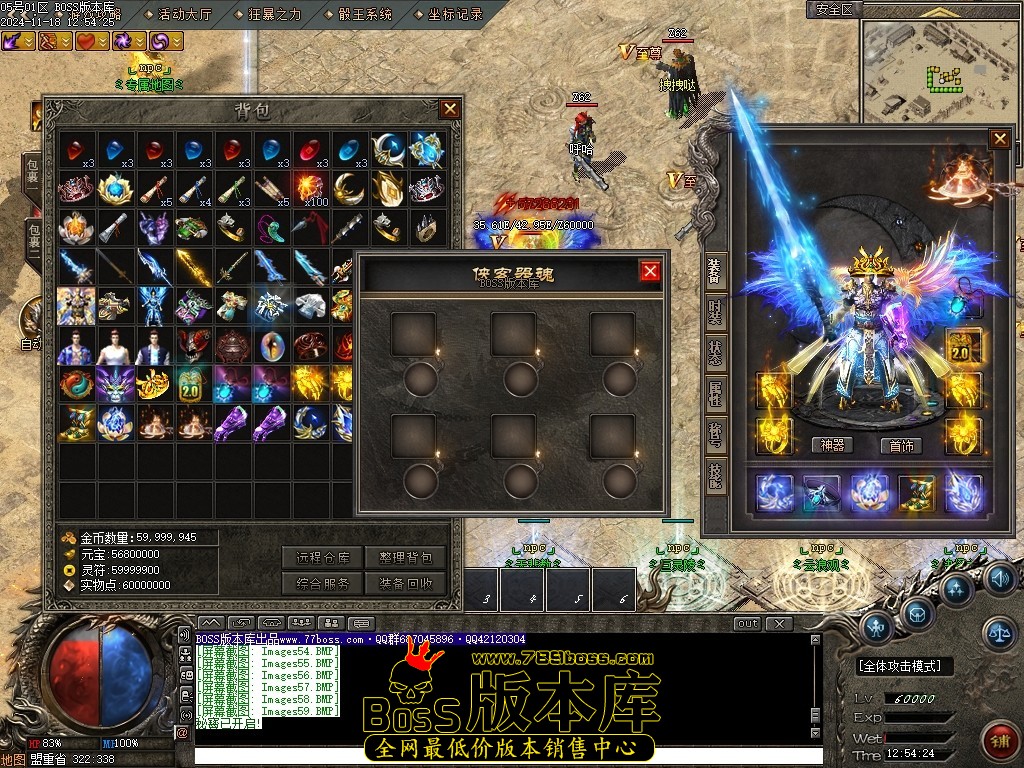
Task: Close the character equipment panel
Action: pos(999,139)
